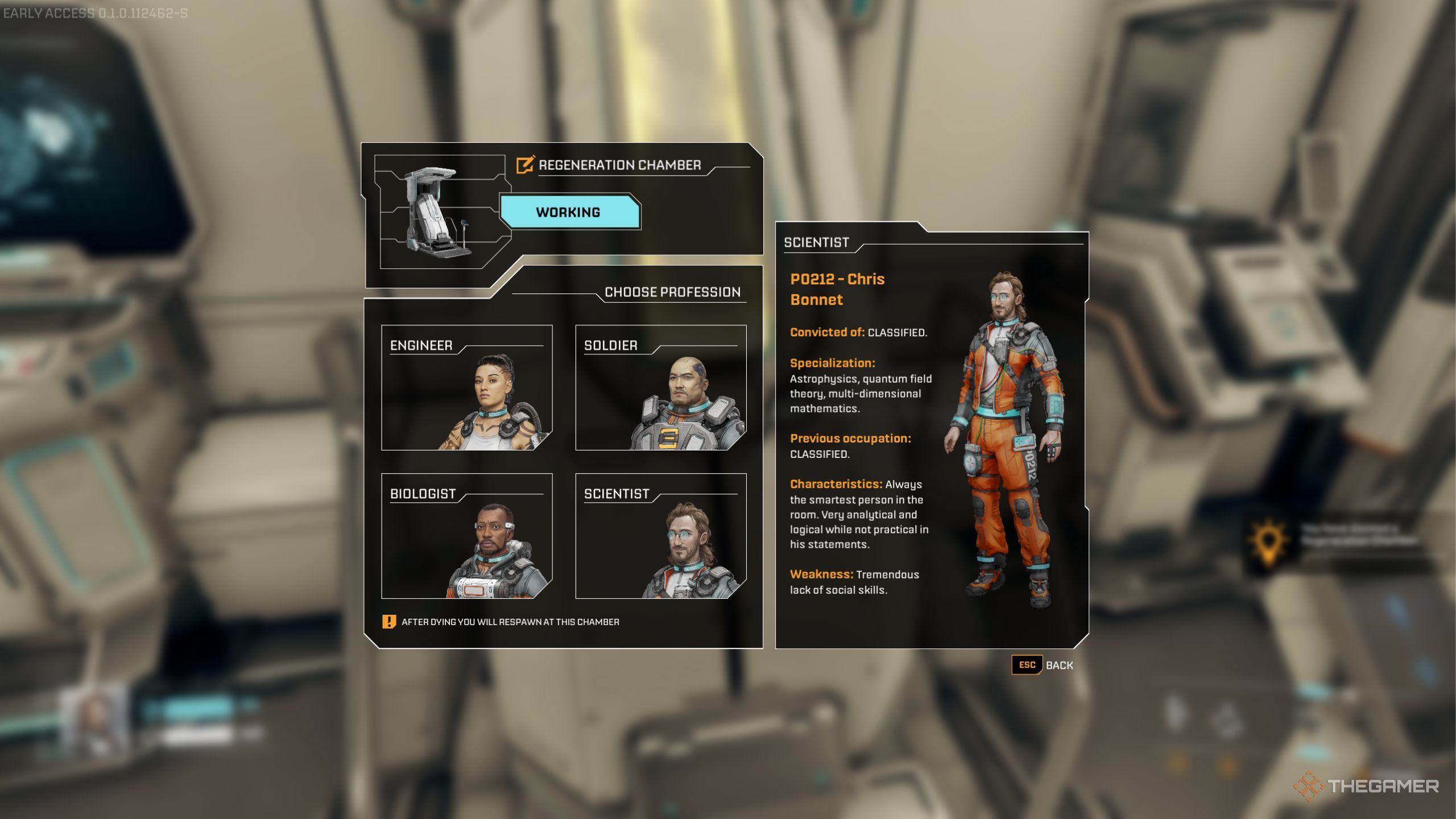The image size is (1456, 819).
Task: Choose the Engineer profession
Action: (x=466, y=387)
